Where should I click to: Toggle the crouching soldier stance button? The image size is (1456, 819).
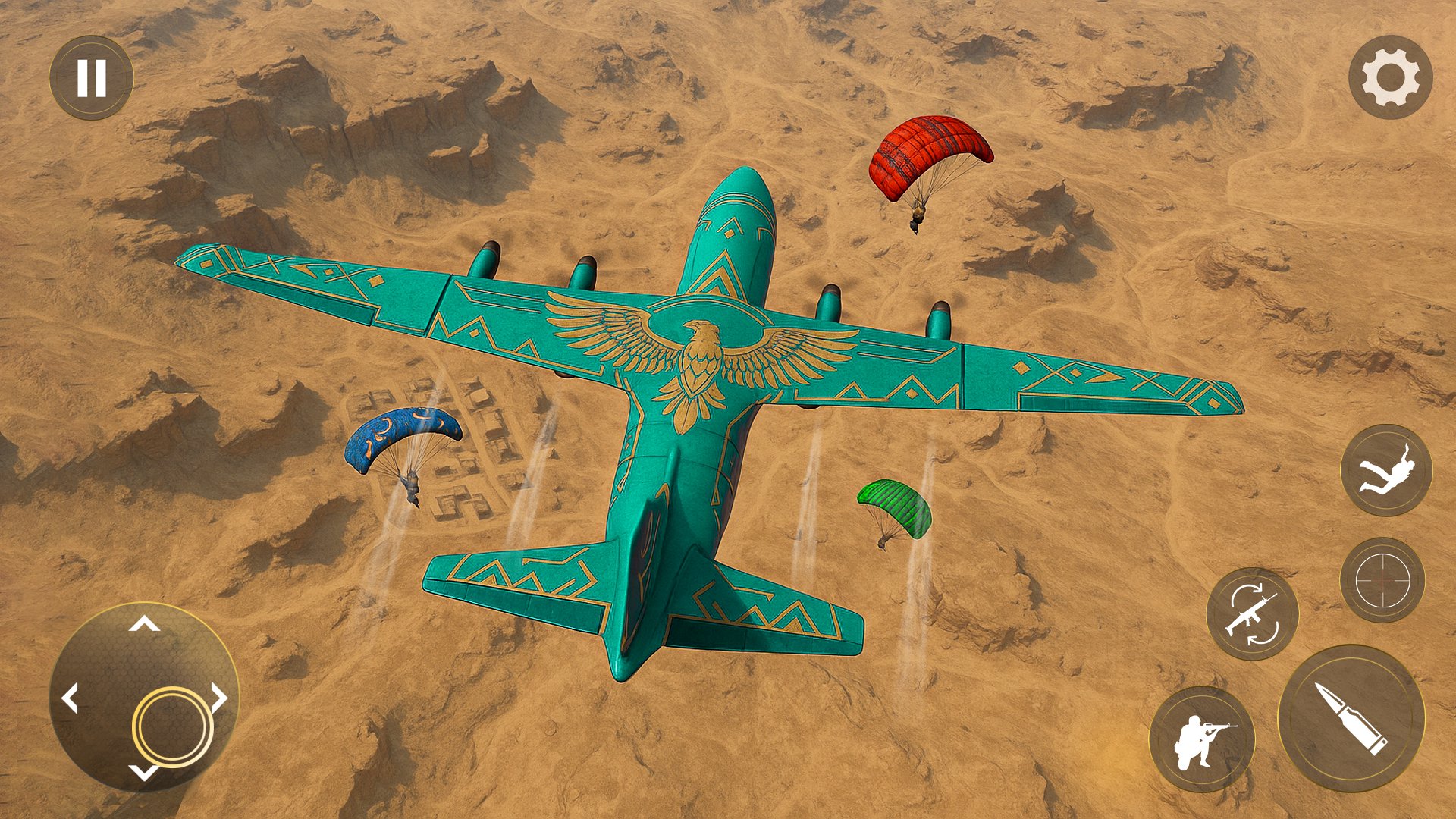coord(1202,739)
